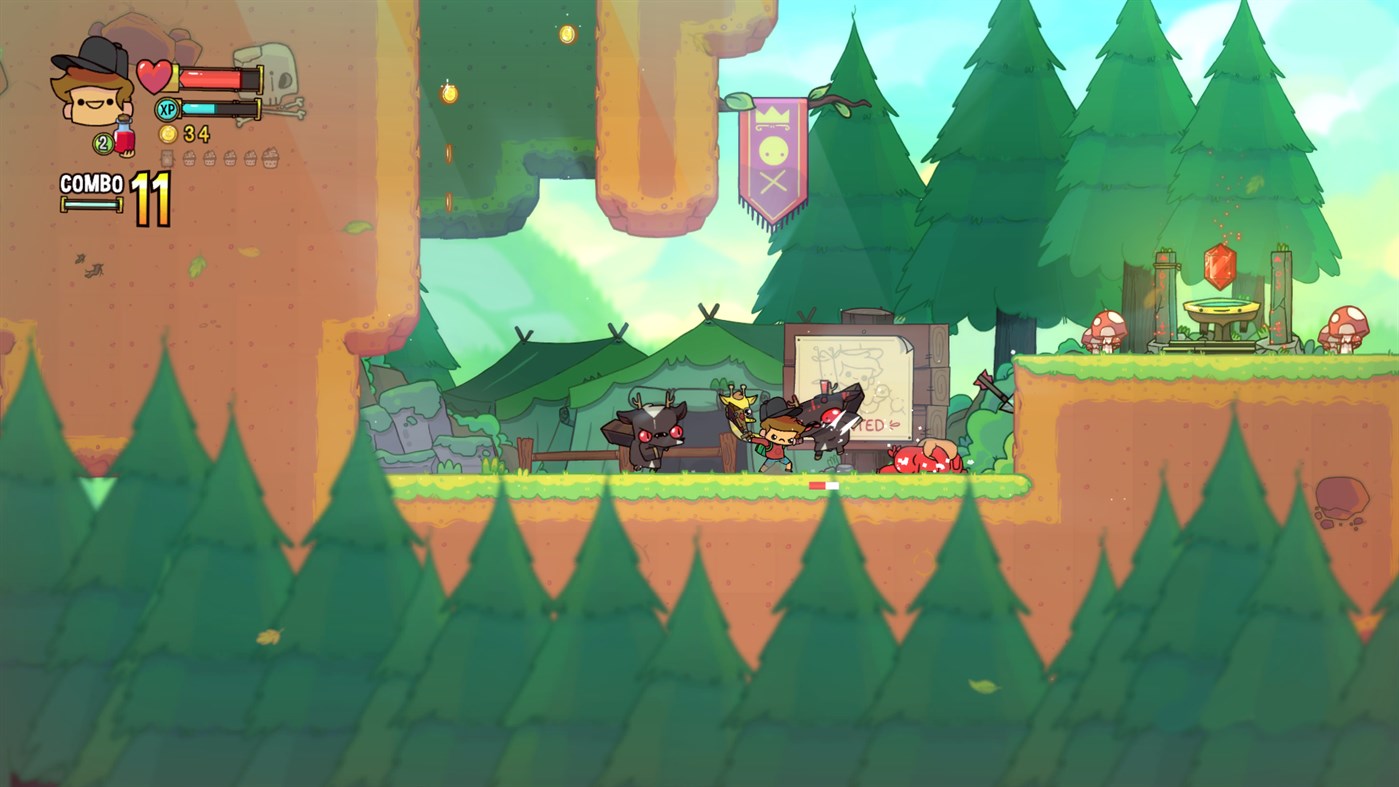Image resolution: width=1399 pixels, height=787 pixels.
Task: Toggle the grayed-out cupcake slot
Action: 167,158
